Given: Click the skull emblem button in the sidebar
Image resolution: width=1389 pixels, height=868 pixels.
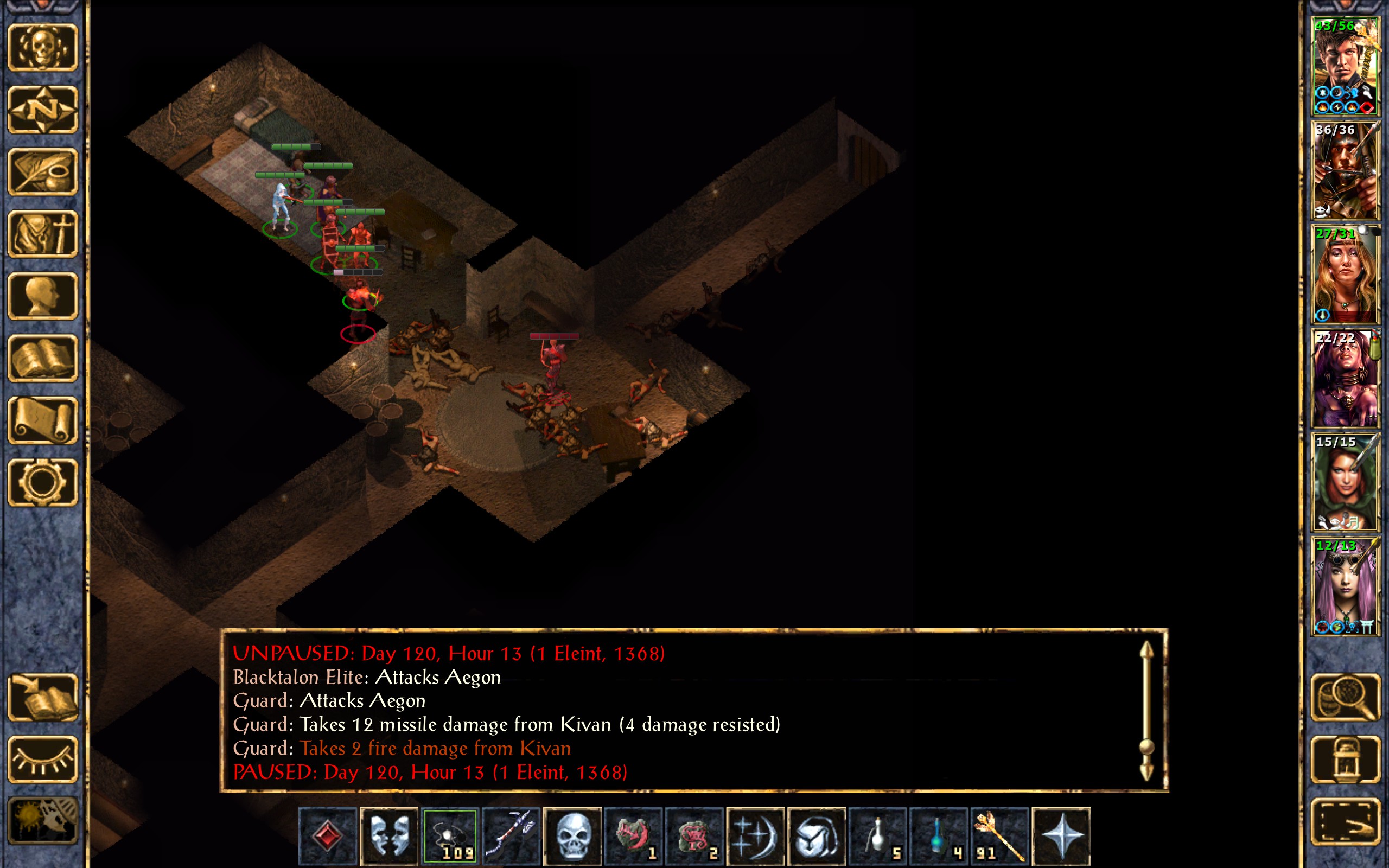Looking at the screenshot, I should (43, 48).
